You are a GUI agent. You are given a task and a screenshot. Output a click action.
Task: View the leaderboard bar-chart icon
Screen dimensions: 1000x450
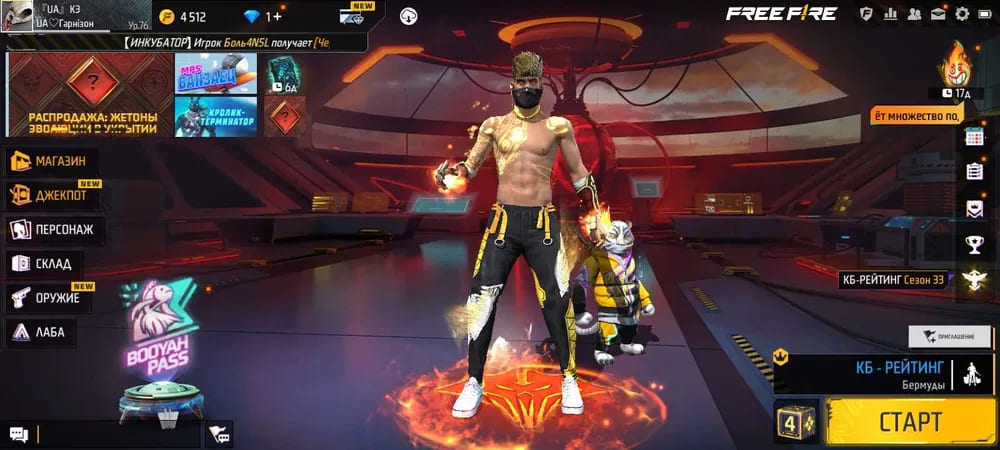[889, 14]
